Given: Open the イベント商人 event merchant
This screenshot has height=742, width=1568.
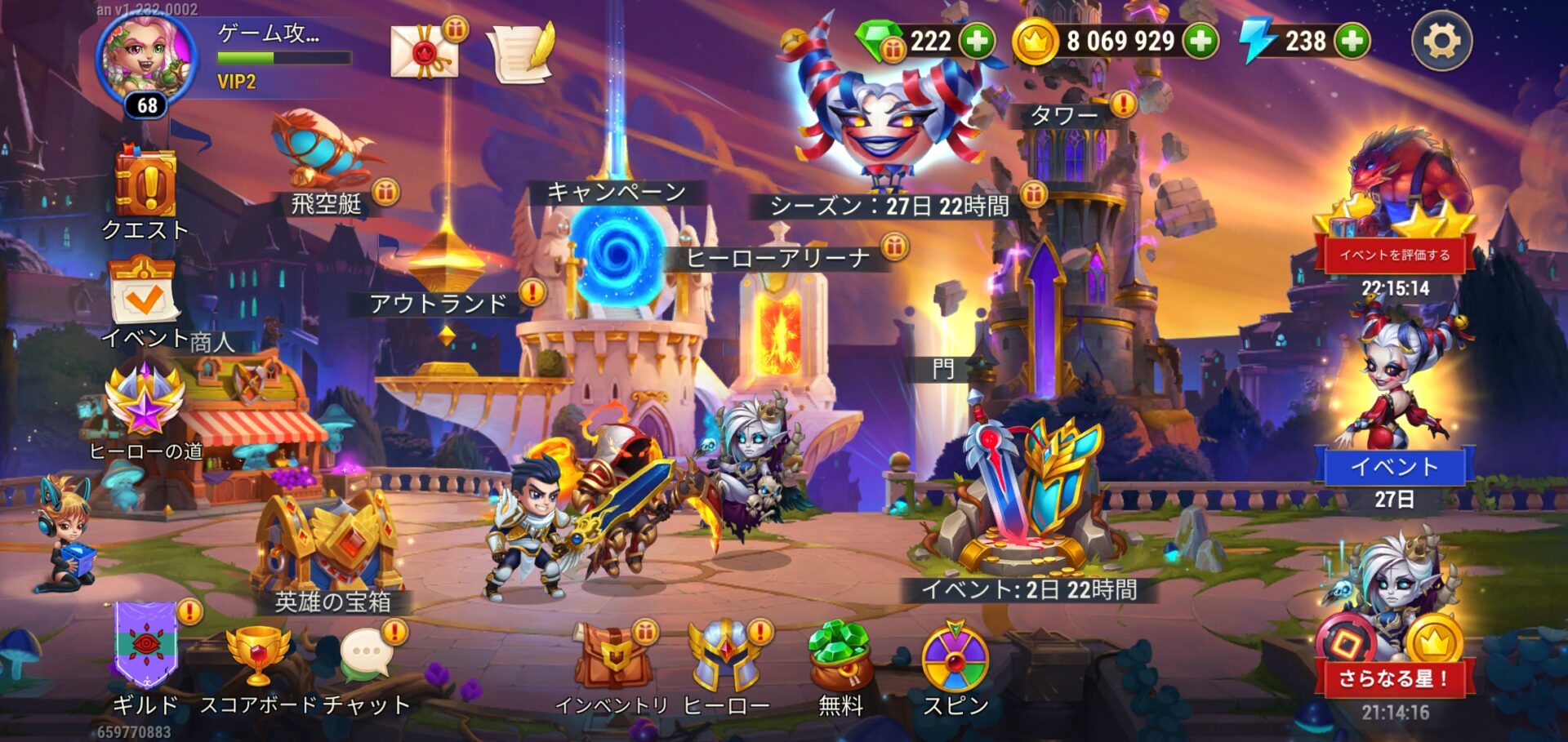Looking at the screenshot, I should point(143,294).
